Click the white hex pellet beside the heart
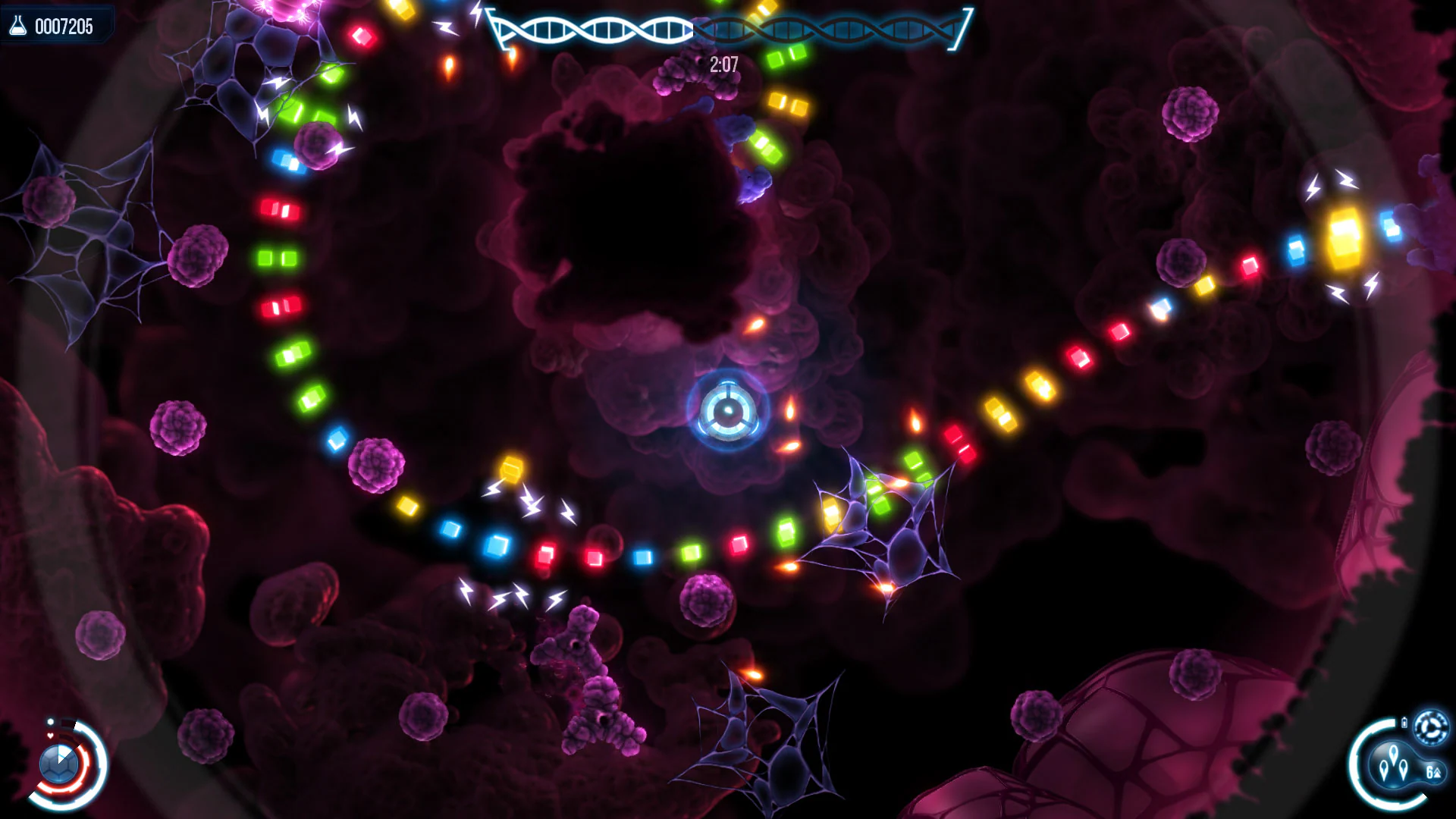 click(51, 721)
